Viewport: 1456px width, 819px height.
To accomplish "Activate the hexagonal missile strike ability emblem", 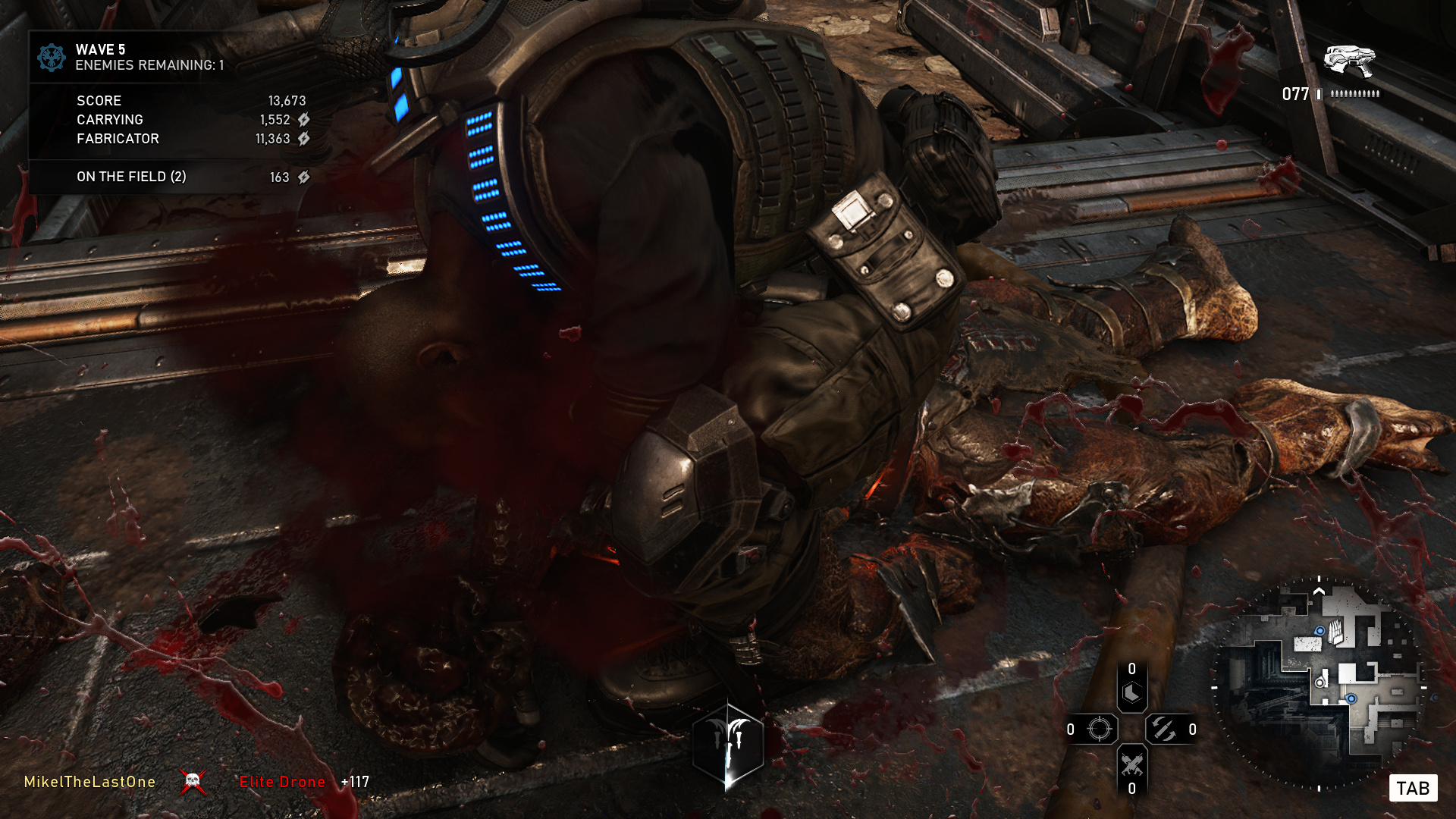I will (728, 745).
